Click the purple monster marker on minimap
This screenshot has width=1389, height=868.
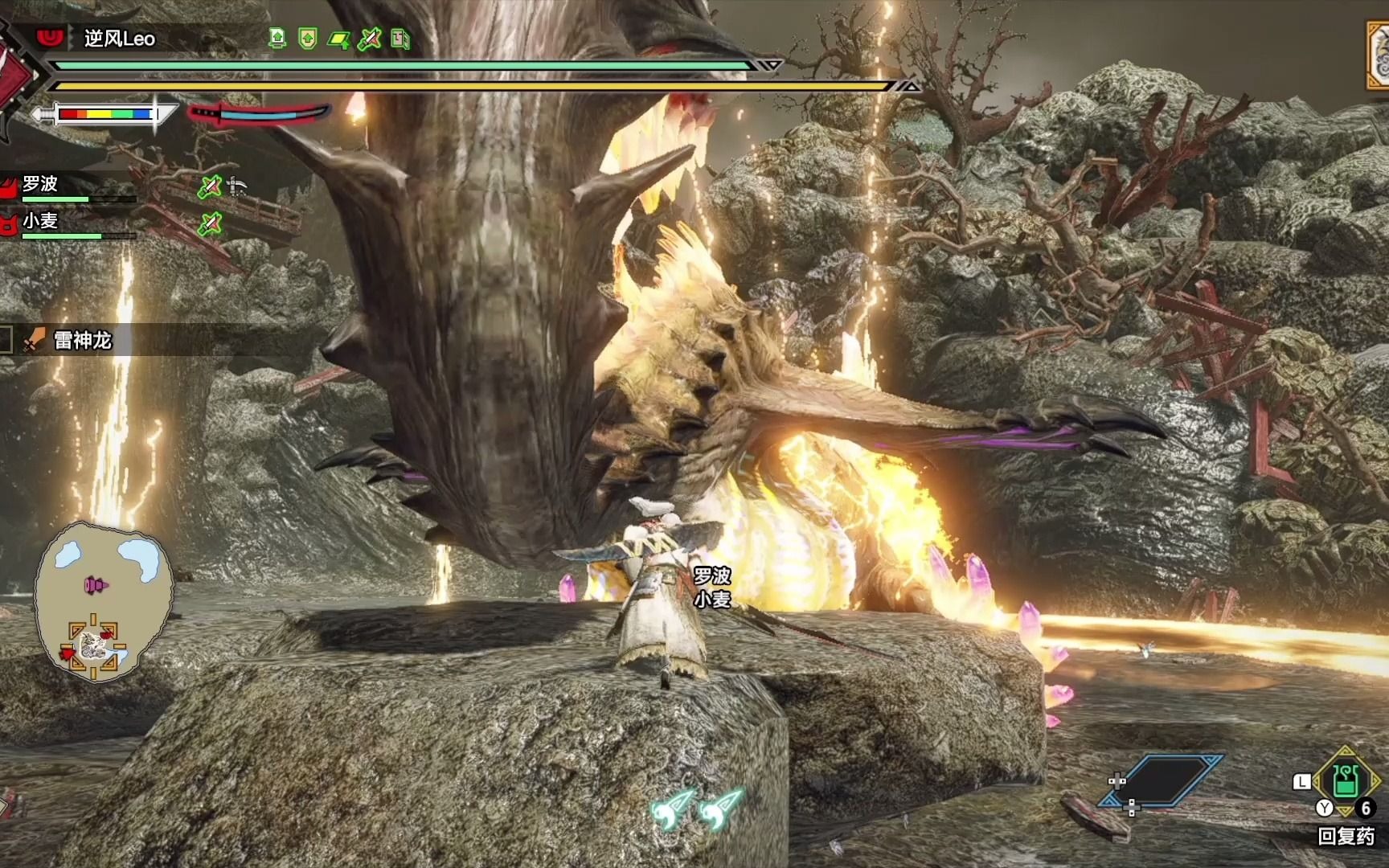tap(96, 585)
